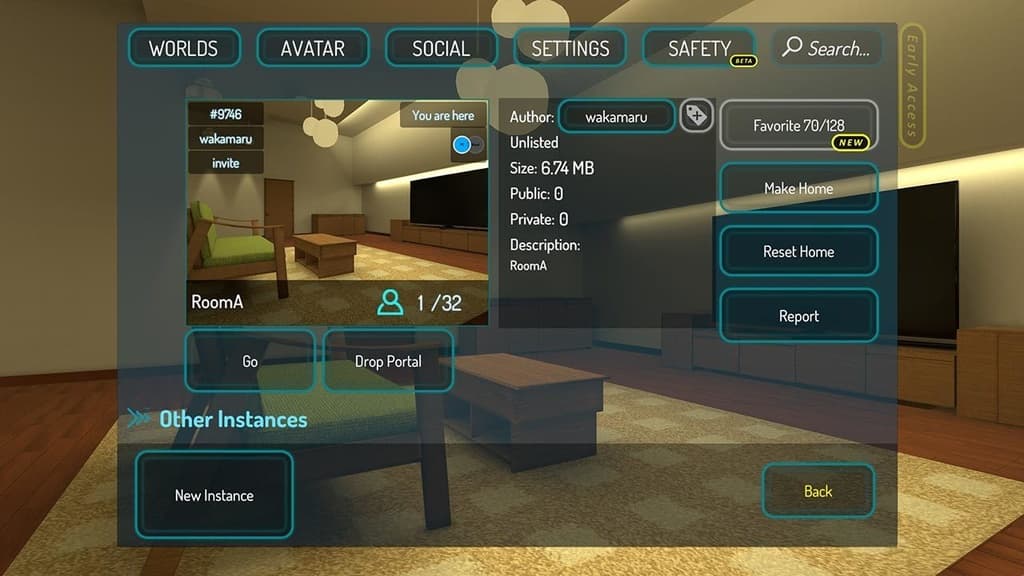1024x576 pixels.
Task: Open the Safety tab
Action: click(x=699, y=48)
